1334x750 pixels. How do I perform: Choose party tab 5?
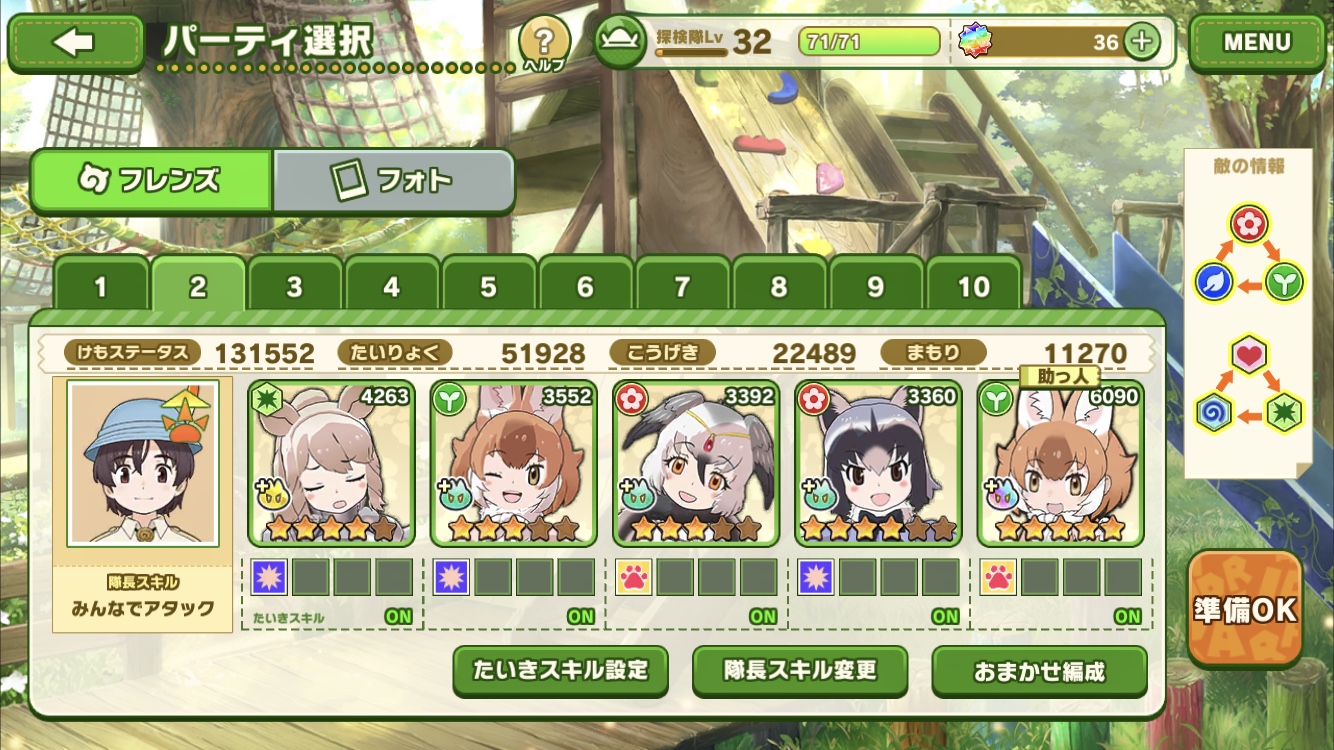488,287
